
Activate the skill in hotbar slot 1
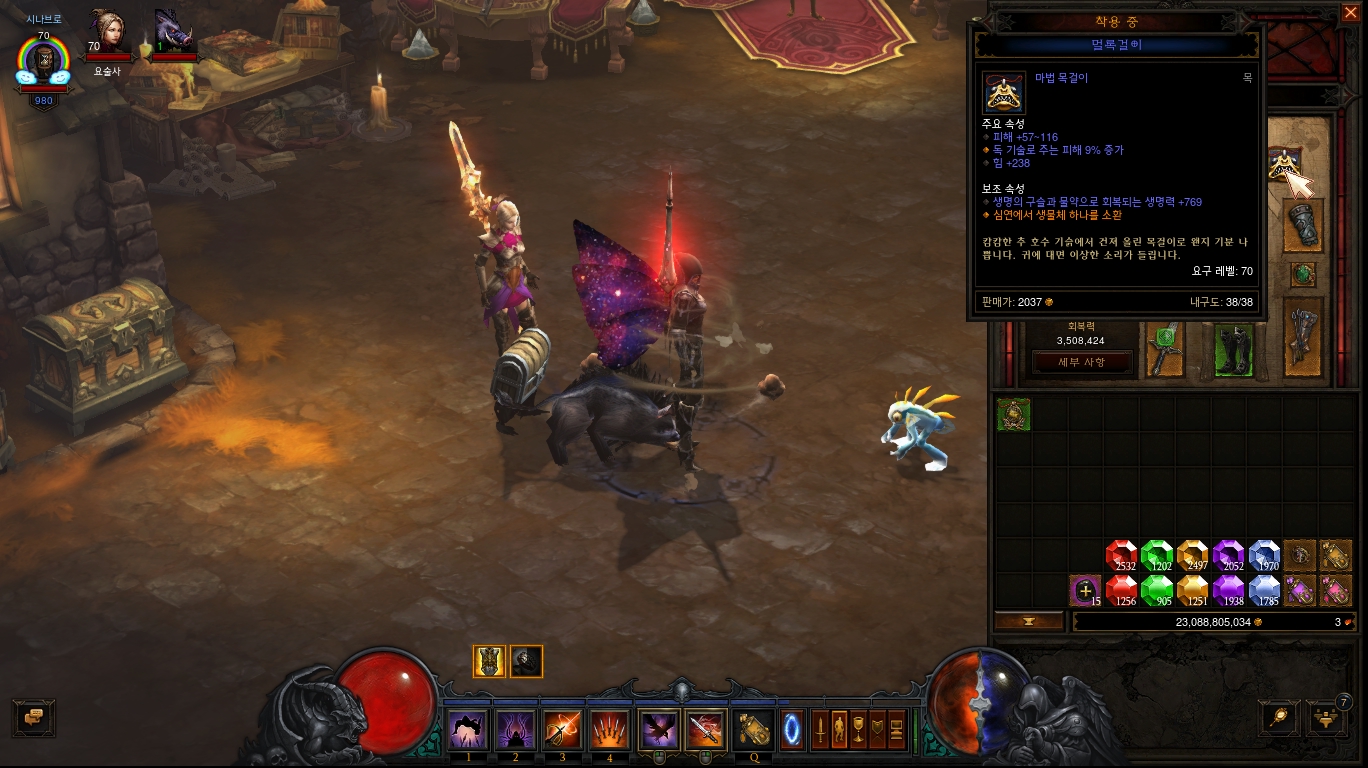coord(468,730)
